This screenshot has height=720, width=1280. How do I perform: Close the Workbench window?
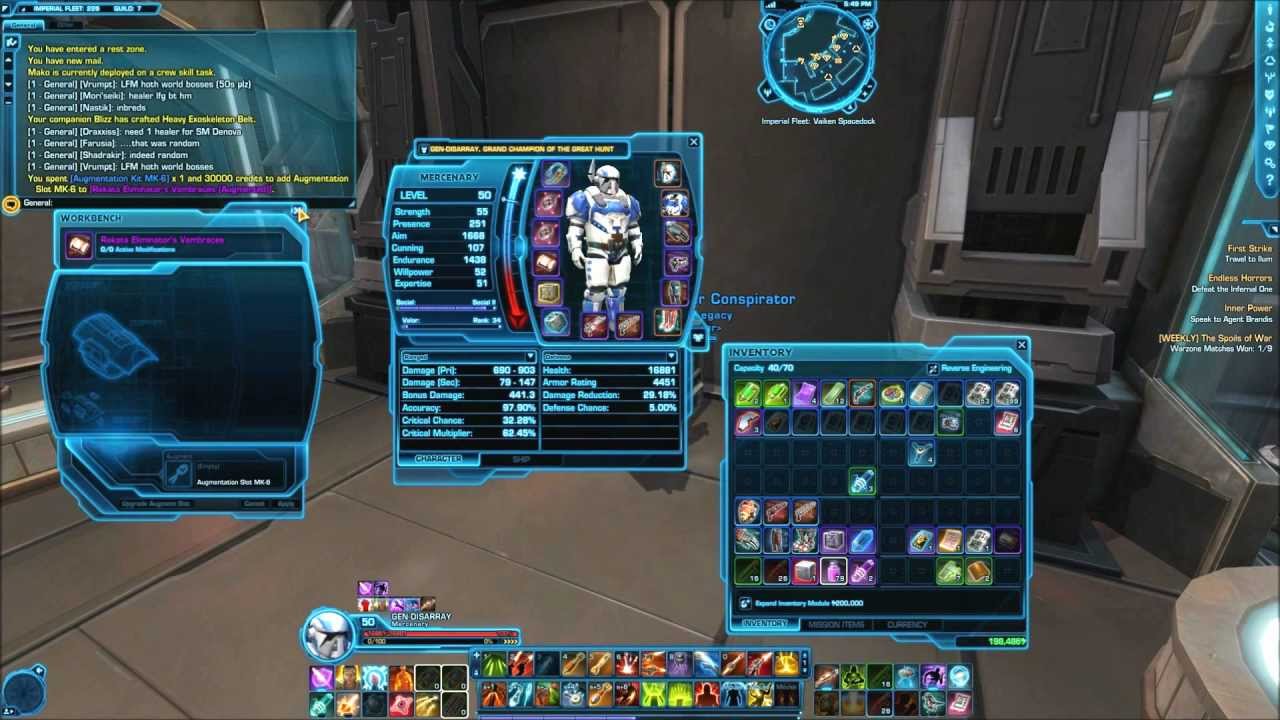[x=296, y=211]
